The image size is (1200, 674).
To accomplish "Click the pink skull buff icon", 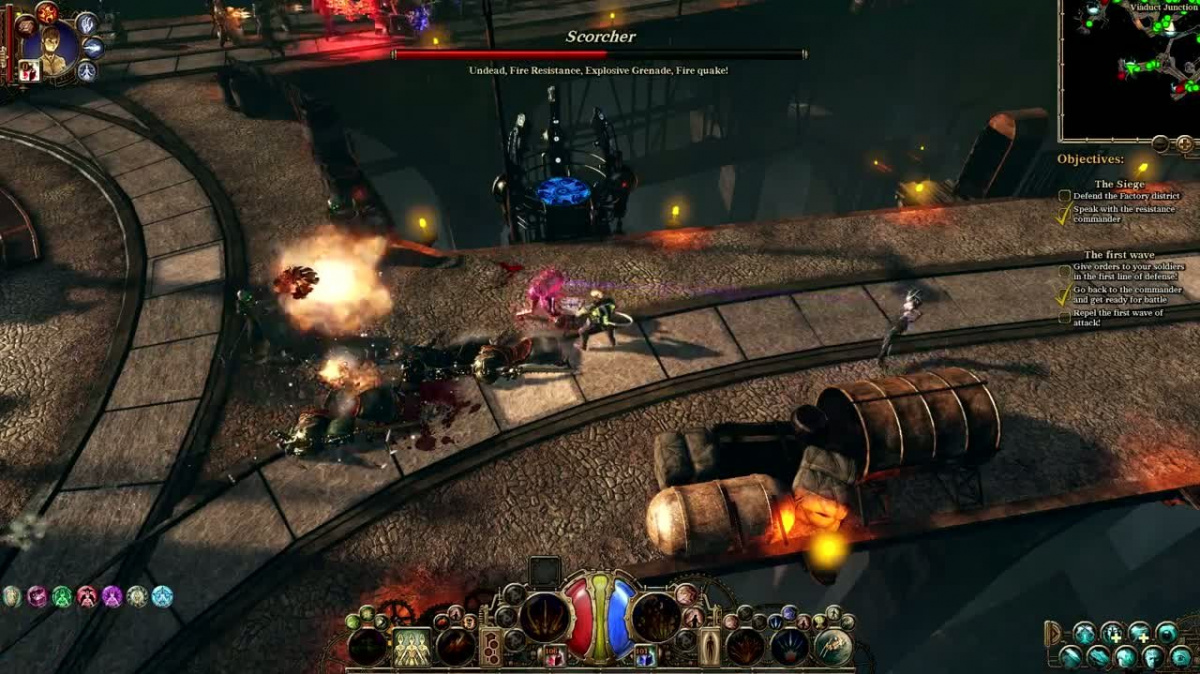I will [x=37, y=597].
